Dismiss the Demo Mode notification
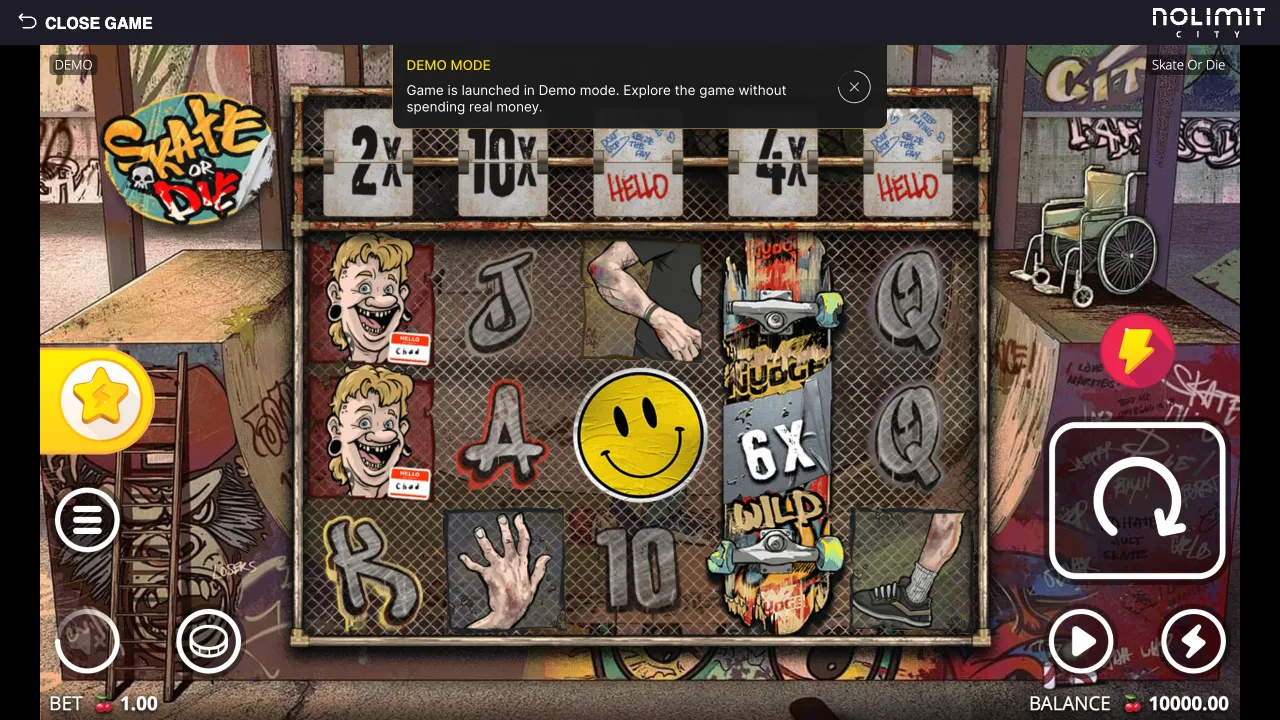 [x=854, y=87]
